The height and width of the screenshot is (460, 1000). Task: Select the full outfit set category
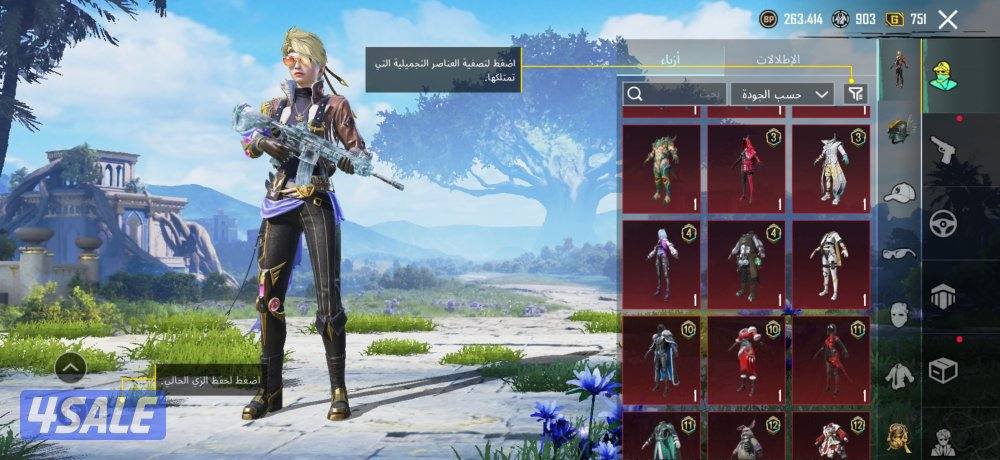[900, 68]
